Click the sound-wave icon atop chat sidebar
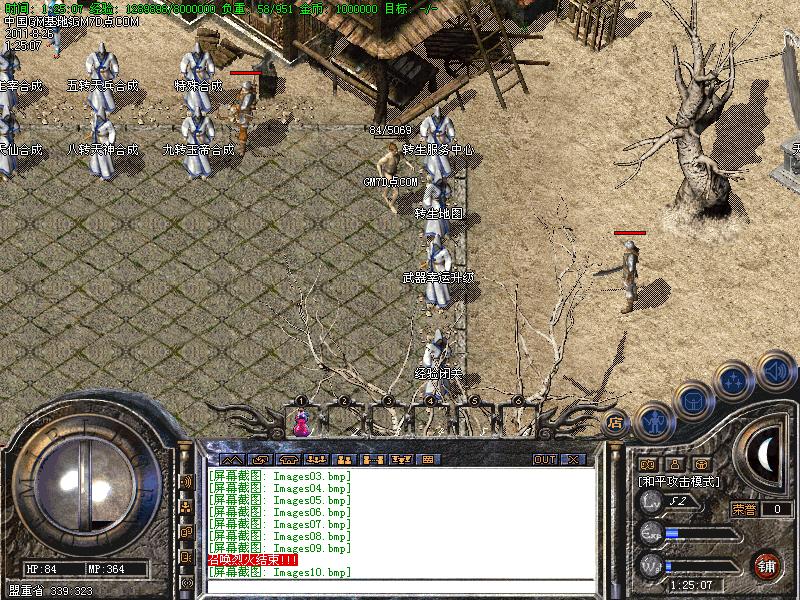Image resolution: width=800 pixels, height=600 pixels. (x=186, y=481)
